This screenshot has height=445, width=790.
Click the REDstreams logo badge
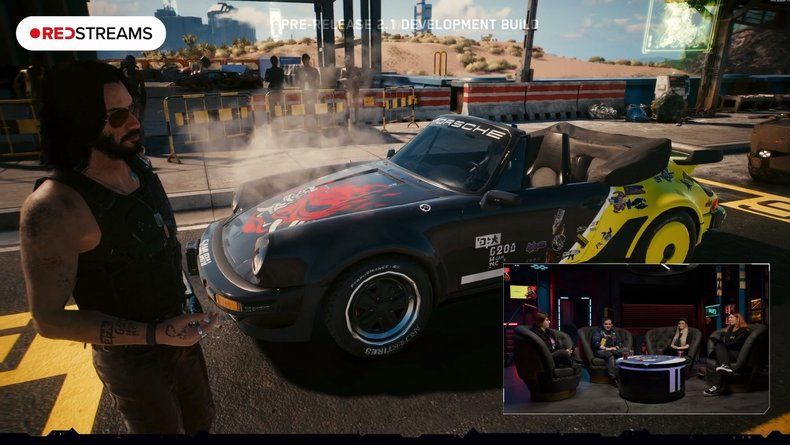point(91,33)
